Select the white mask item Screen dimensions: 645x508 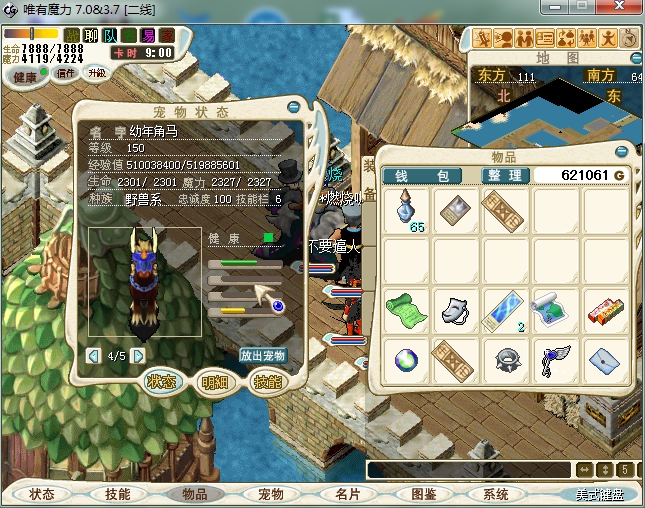click(455, 308)
